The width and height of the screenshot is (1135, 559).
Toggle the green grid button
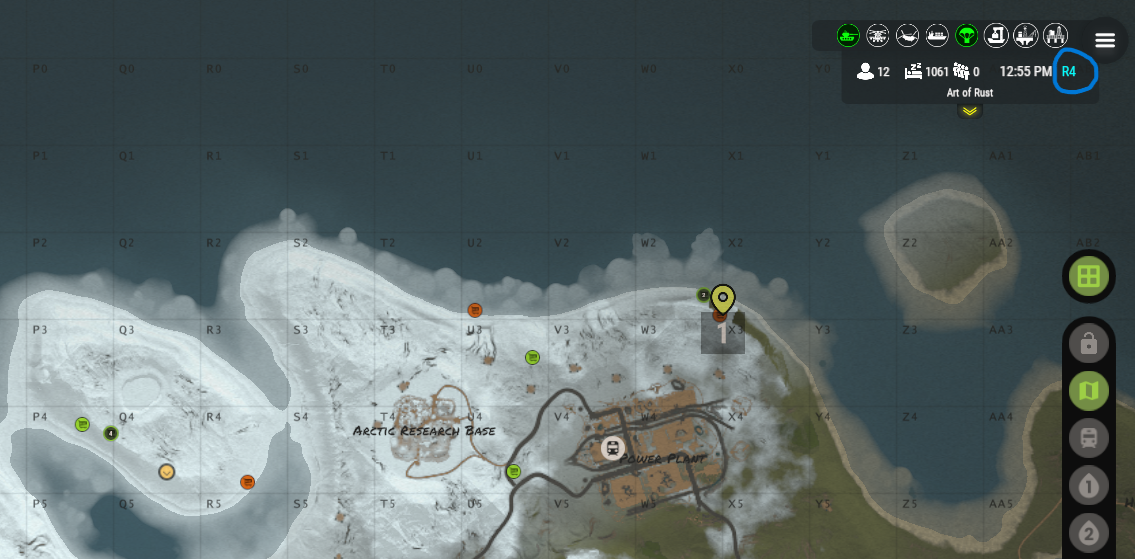coord(1088,276)
